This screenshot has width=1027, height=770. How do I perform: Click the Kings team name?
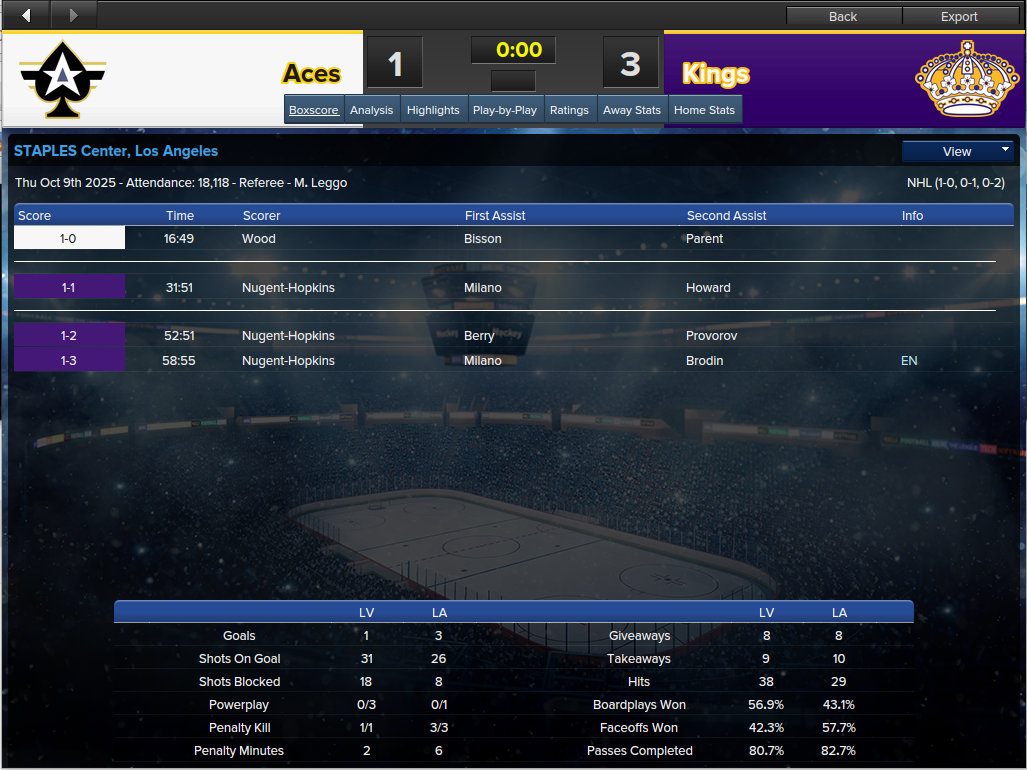(715, 74)
